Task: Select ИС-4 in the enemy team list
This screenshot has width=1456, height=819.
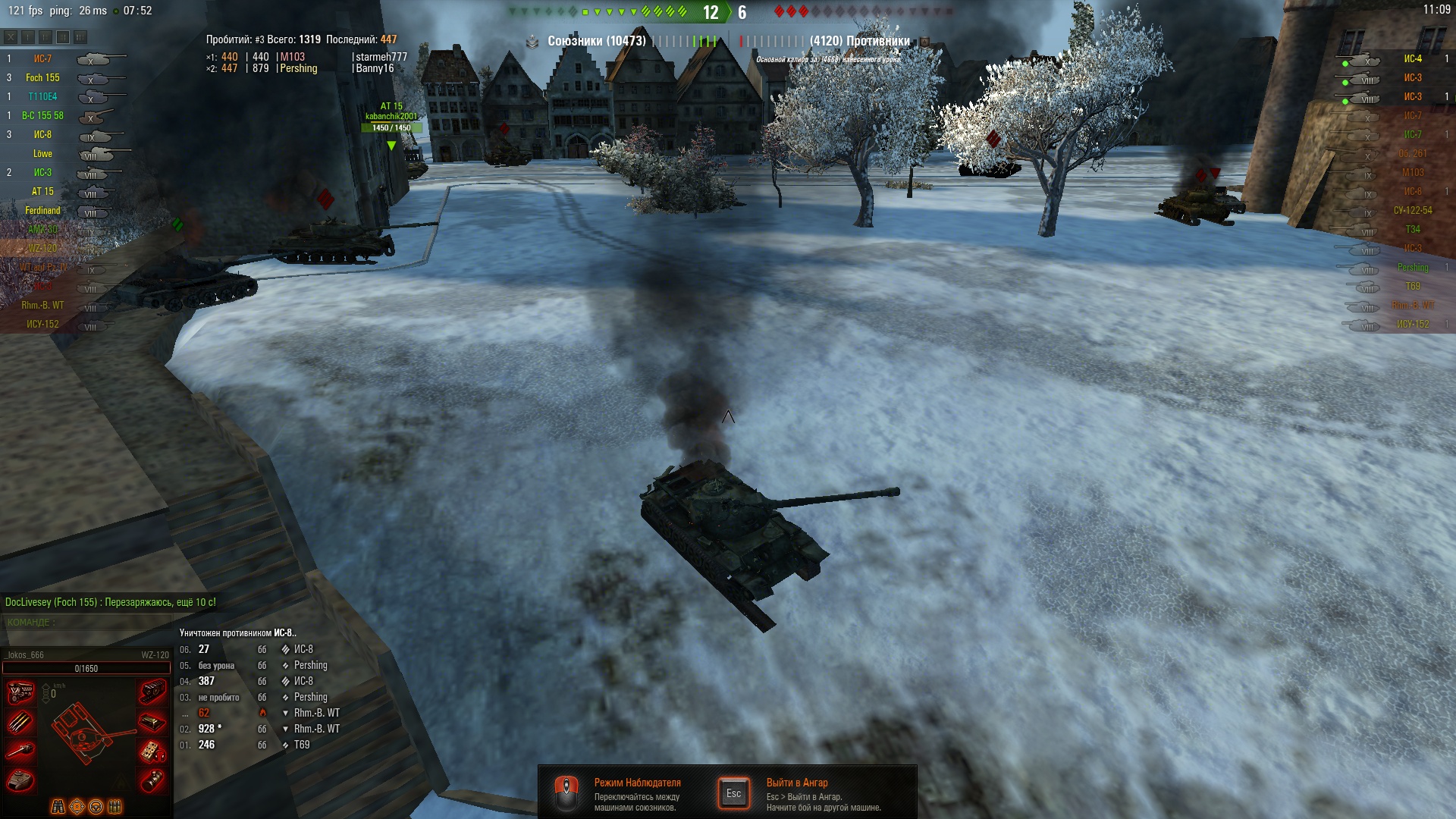Action: 1412,58
